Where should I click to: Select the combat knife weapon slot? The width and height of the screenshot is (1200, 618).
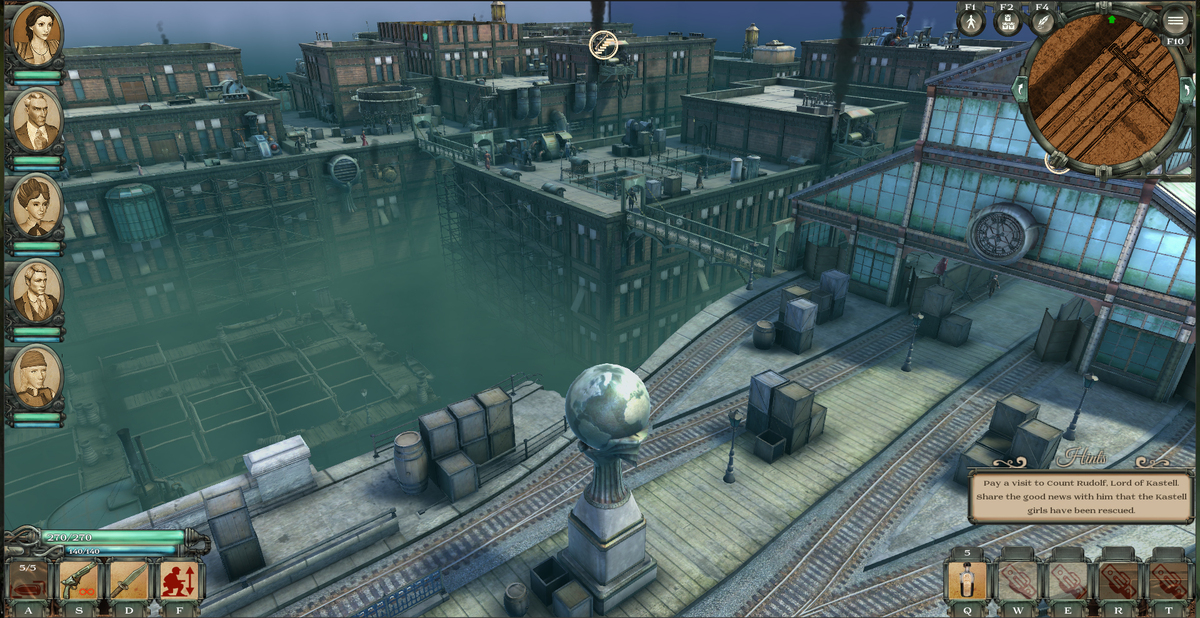129,581
